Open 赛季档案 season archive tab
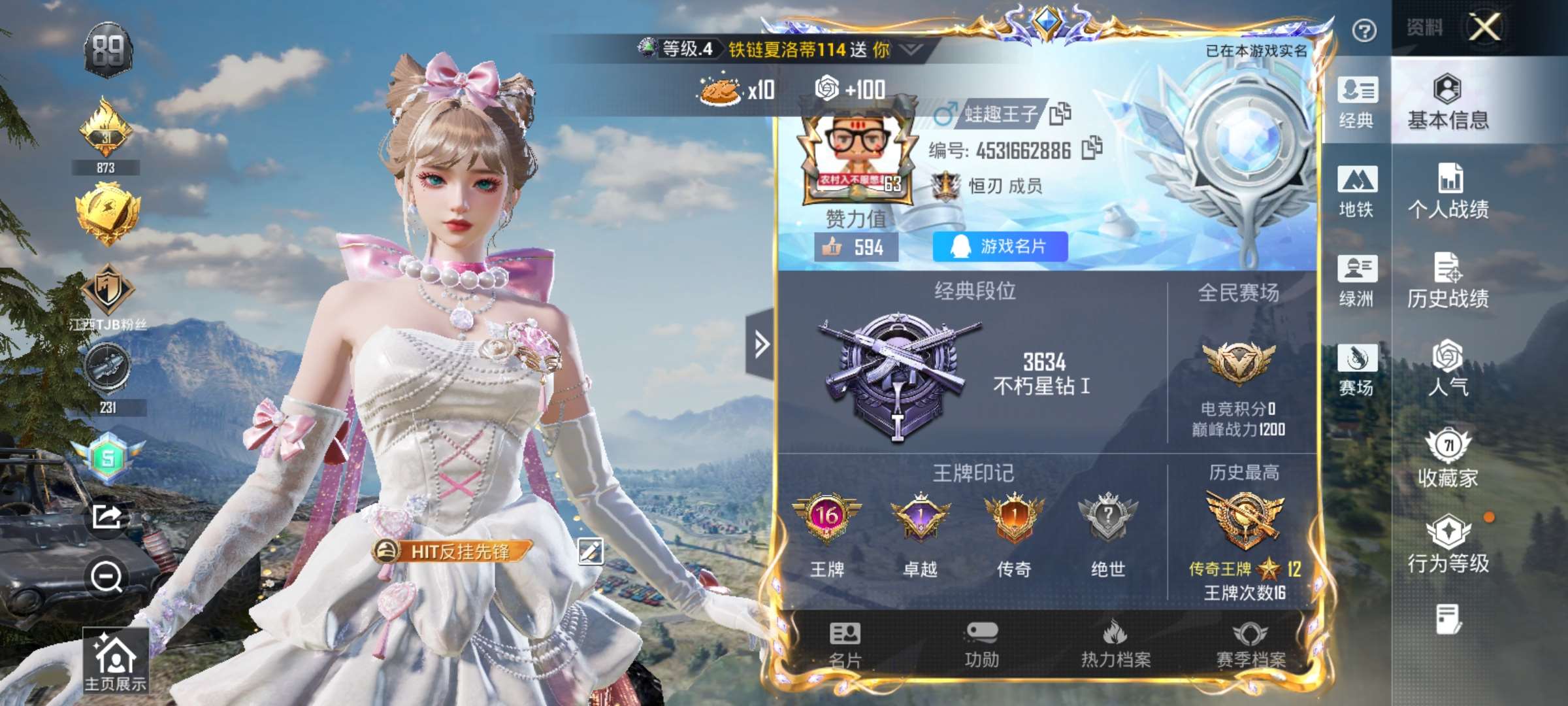This screenshot has width=1568, height=706. coord(1250,644)
